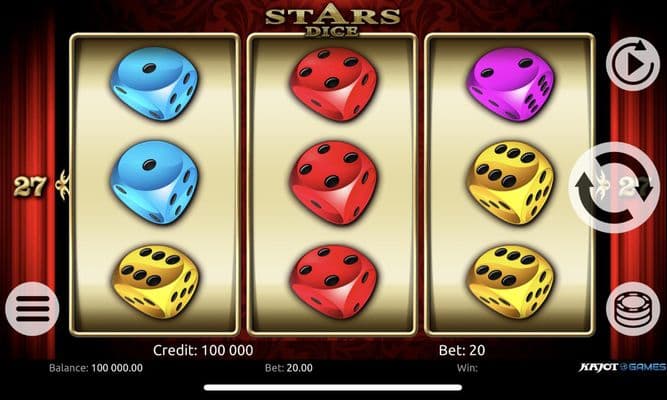This screenshot has width=667, height=400.
Task: Start autoplay with the circular play button
Action: tap(632, 63)
